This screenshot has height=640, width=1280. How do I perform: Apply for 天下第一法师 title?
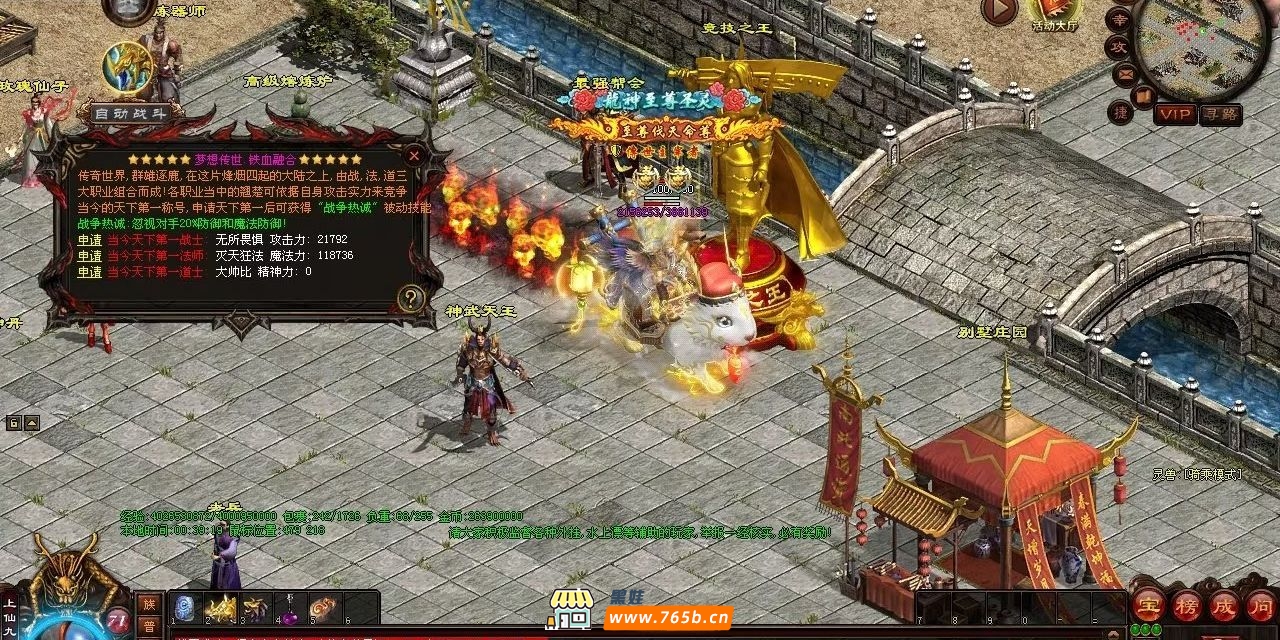click(90, 256)
